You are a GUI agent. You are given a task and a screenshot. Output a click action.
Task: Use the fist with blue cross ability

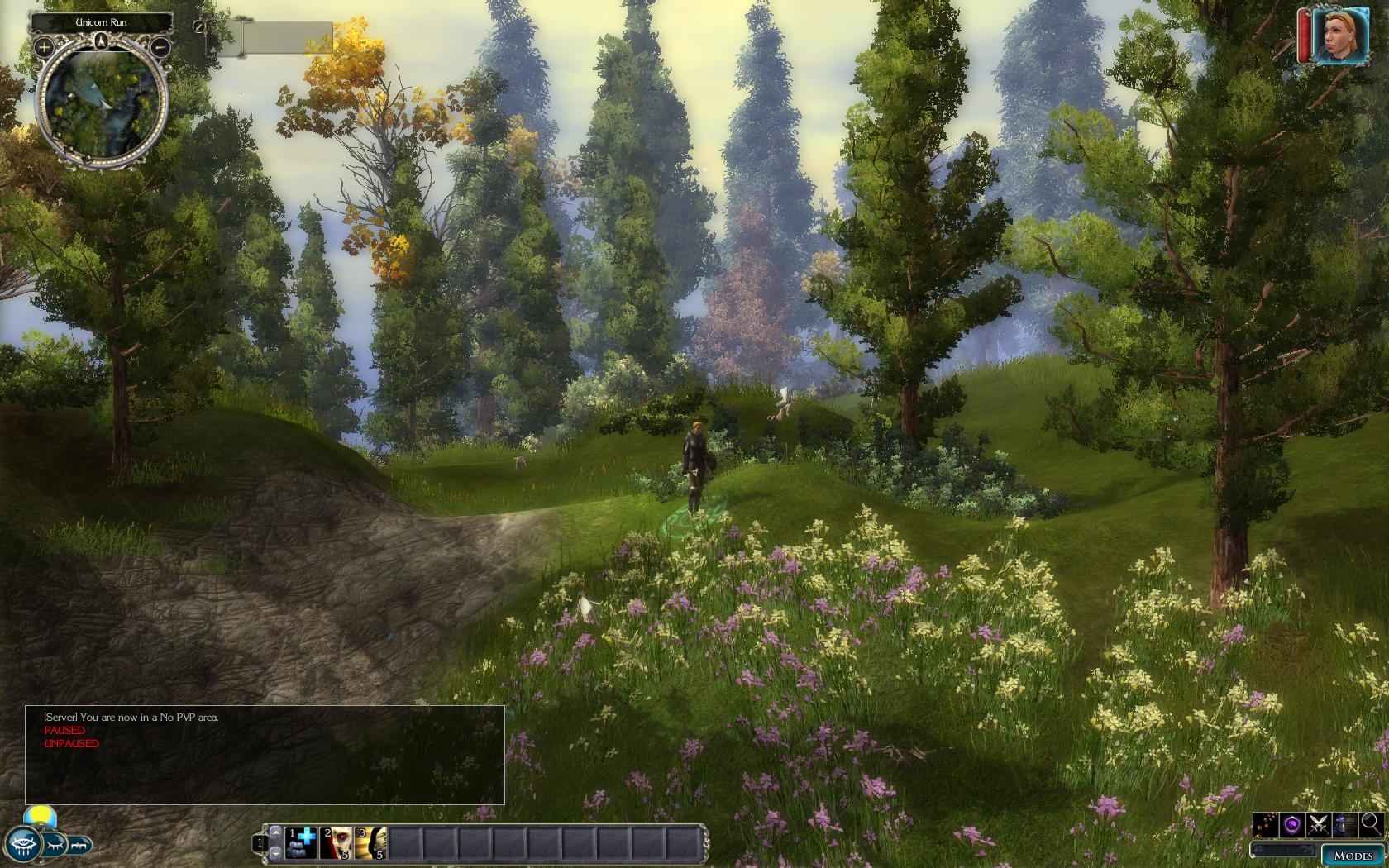pos(302,843)
